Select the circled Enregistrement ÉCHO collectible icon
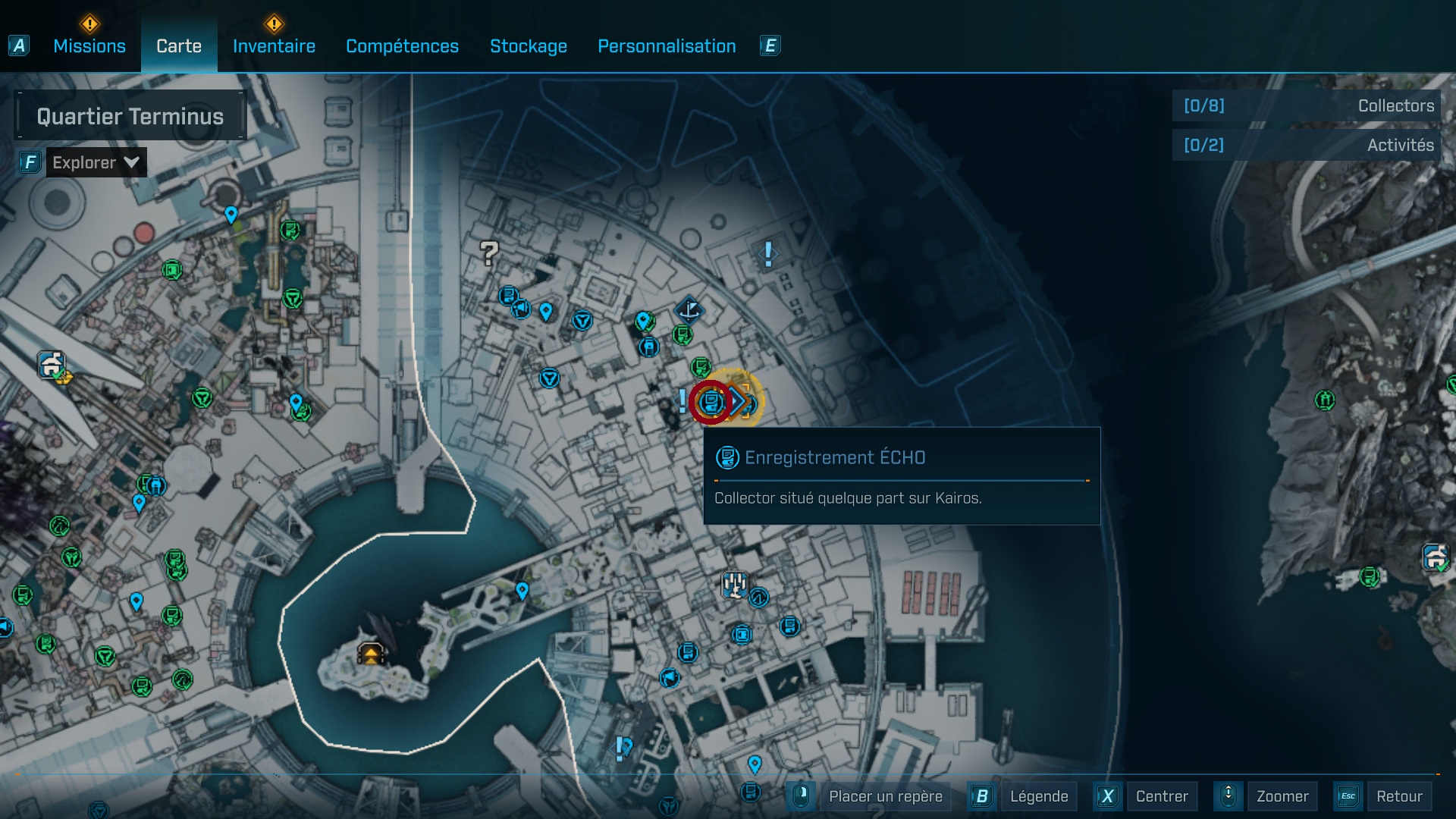 point(711,402)
